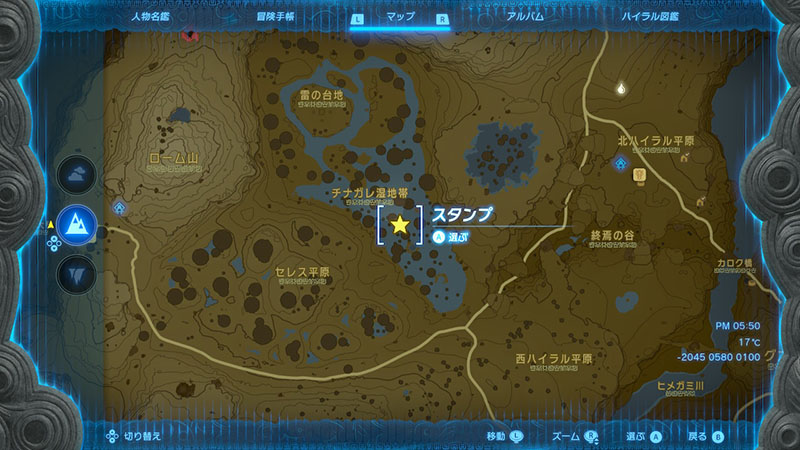Select the yellow star stamp on the map
The height and width of the screenshot is (450, 800).
pos(400,224)
